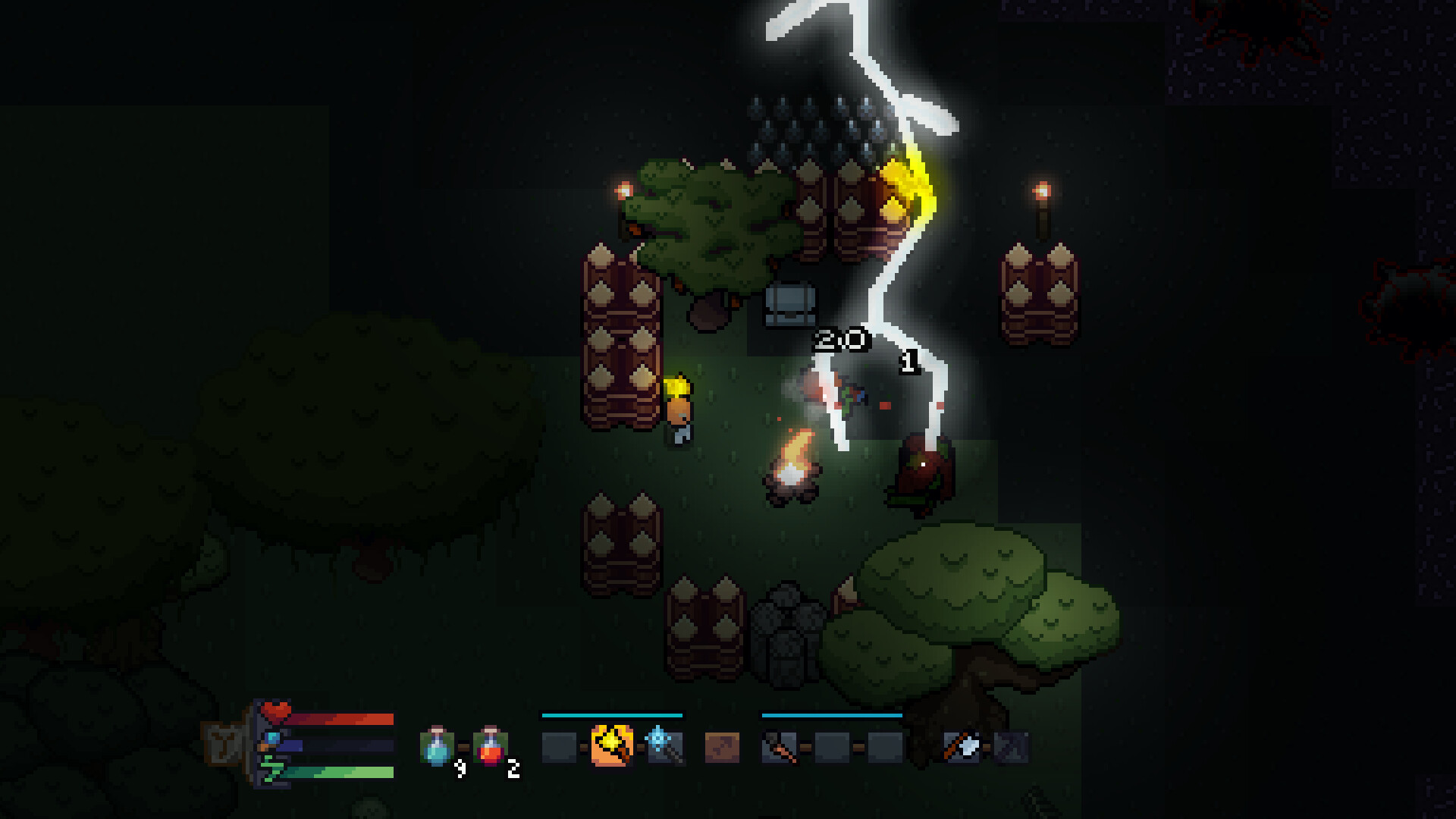The height and width of the screenshot is (819, 1456).
Task: Click the greyed-out slot at the hotbar's right end
Action: coord(1012,747)
